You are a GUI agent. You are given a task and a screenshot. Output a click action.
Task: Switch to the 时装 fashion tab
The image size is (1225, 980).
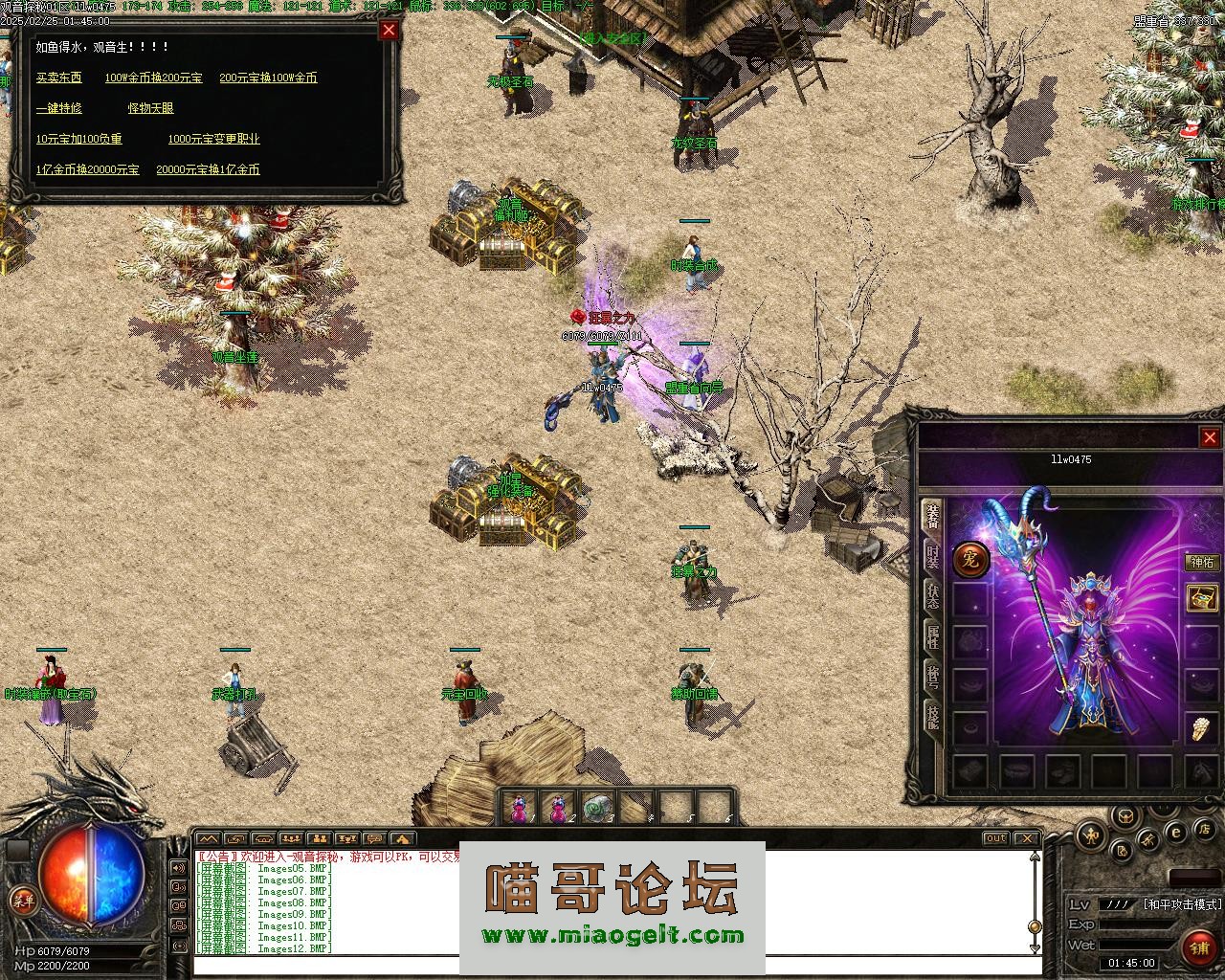coord(931,558)
